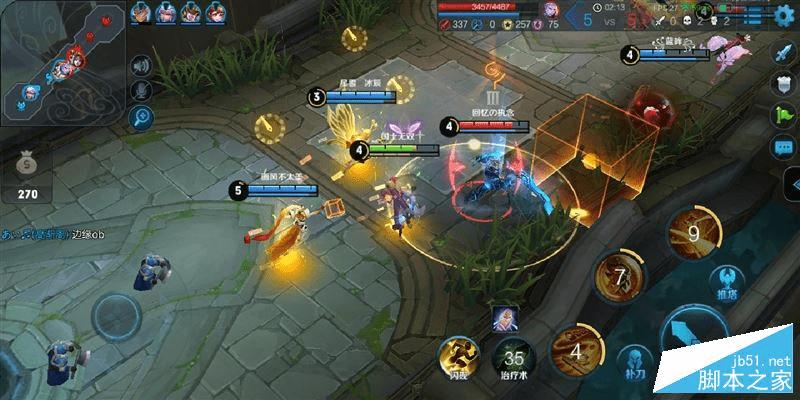800x400 pixels.
Task: Cast the skill showing cooldown 7
Action: [619, 277]
